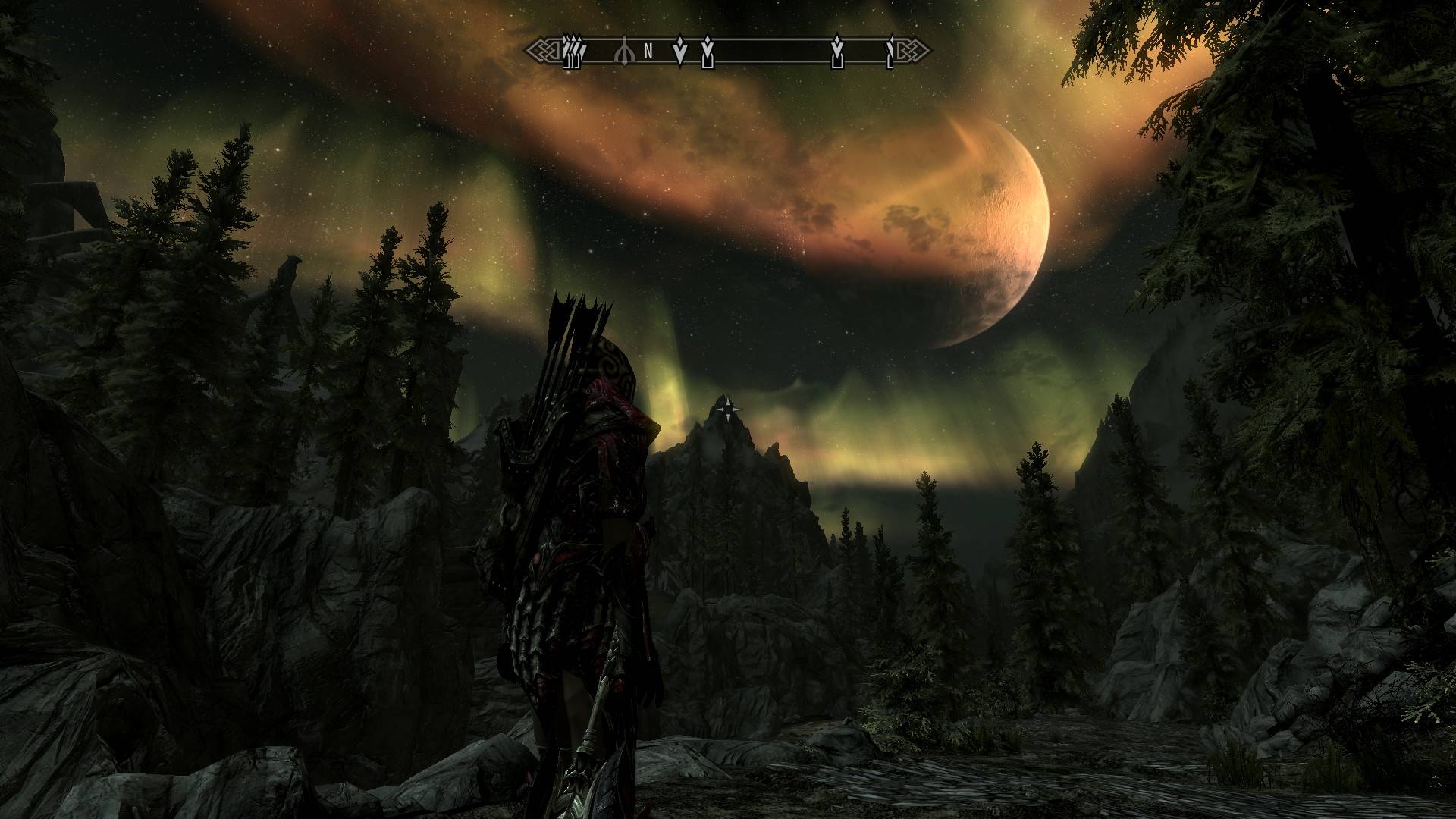
Task: Click the solid quest arrow without a door base
Action: (680, 51)
